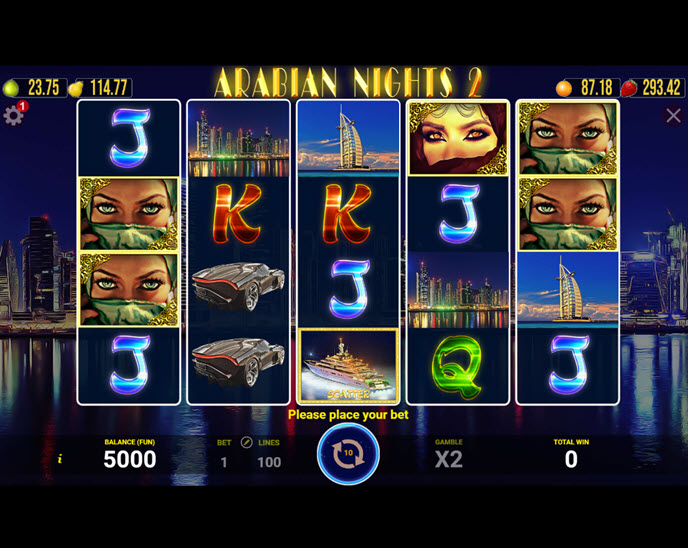Select the lemon jackpot showing 114.77
The width and height of the screenshot is (688, 548).
pyautogui.click(x=100, y=88)
